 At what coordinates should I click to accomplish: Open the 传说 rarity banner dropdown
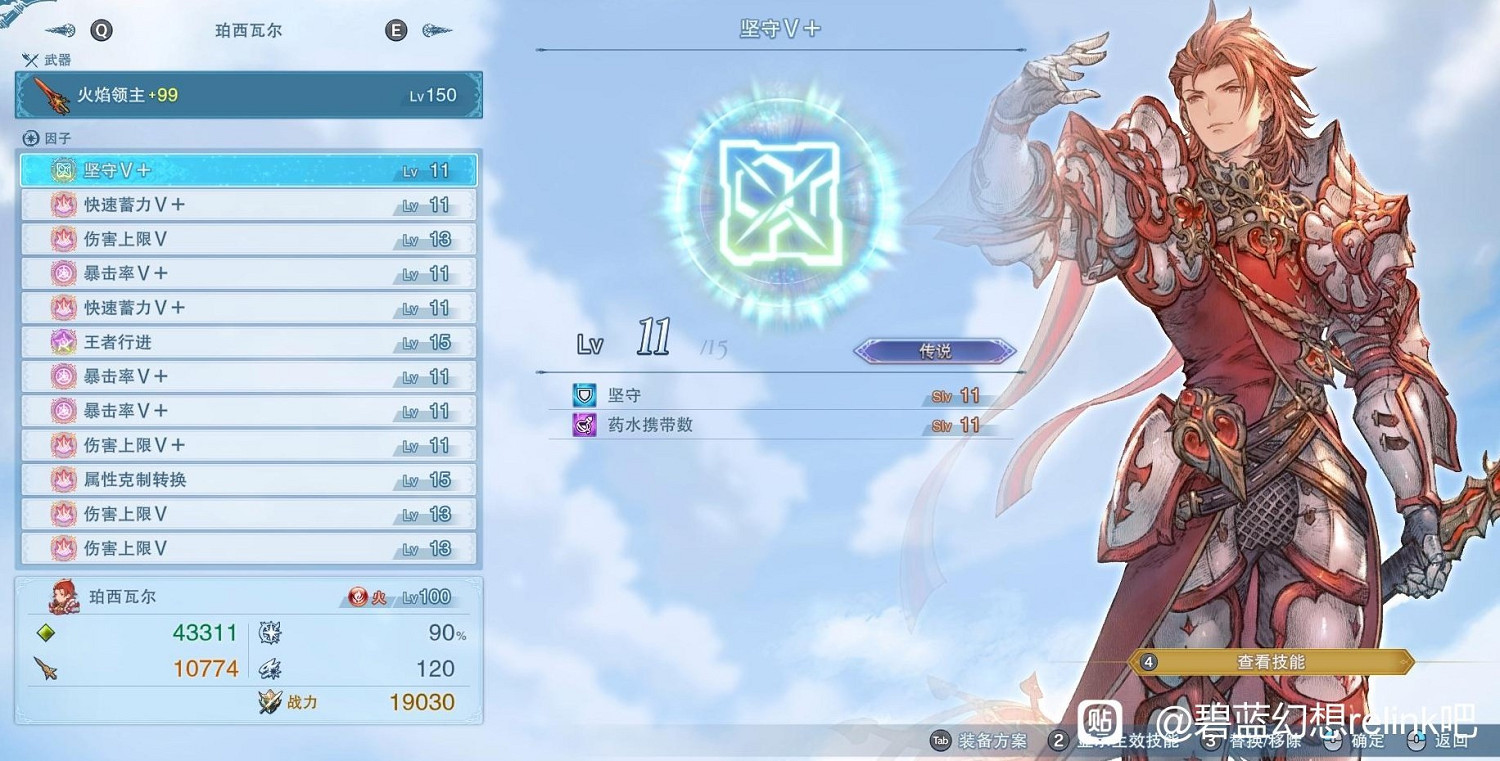click(934, 350)
